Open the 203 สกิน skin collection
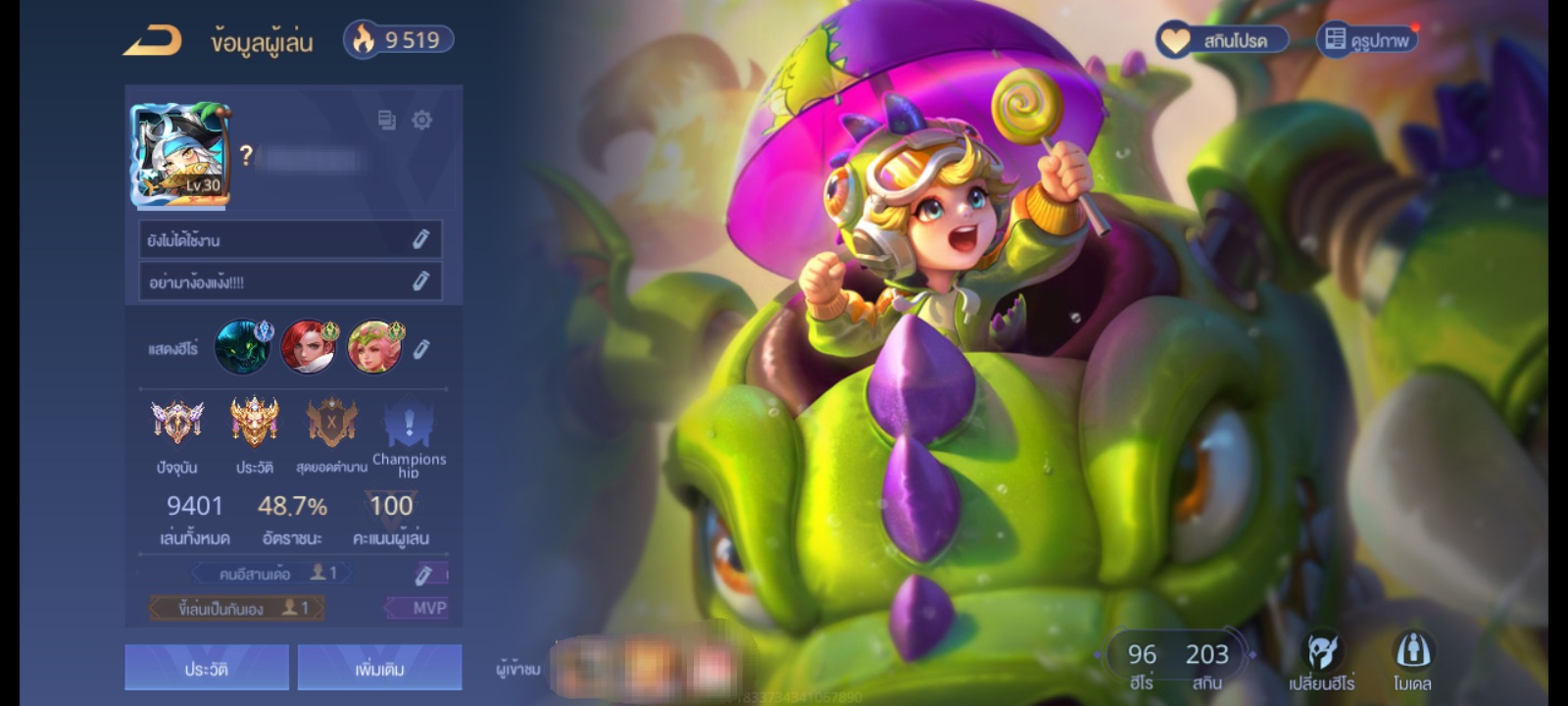The image size is (1568, 706). 1206,664
